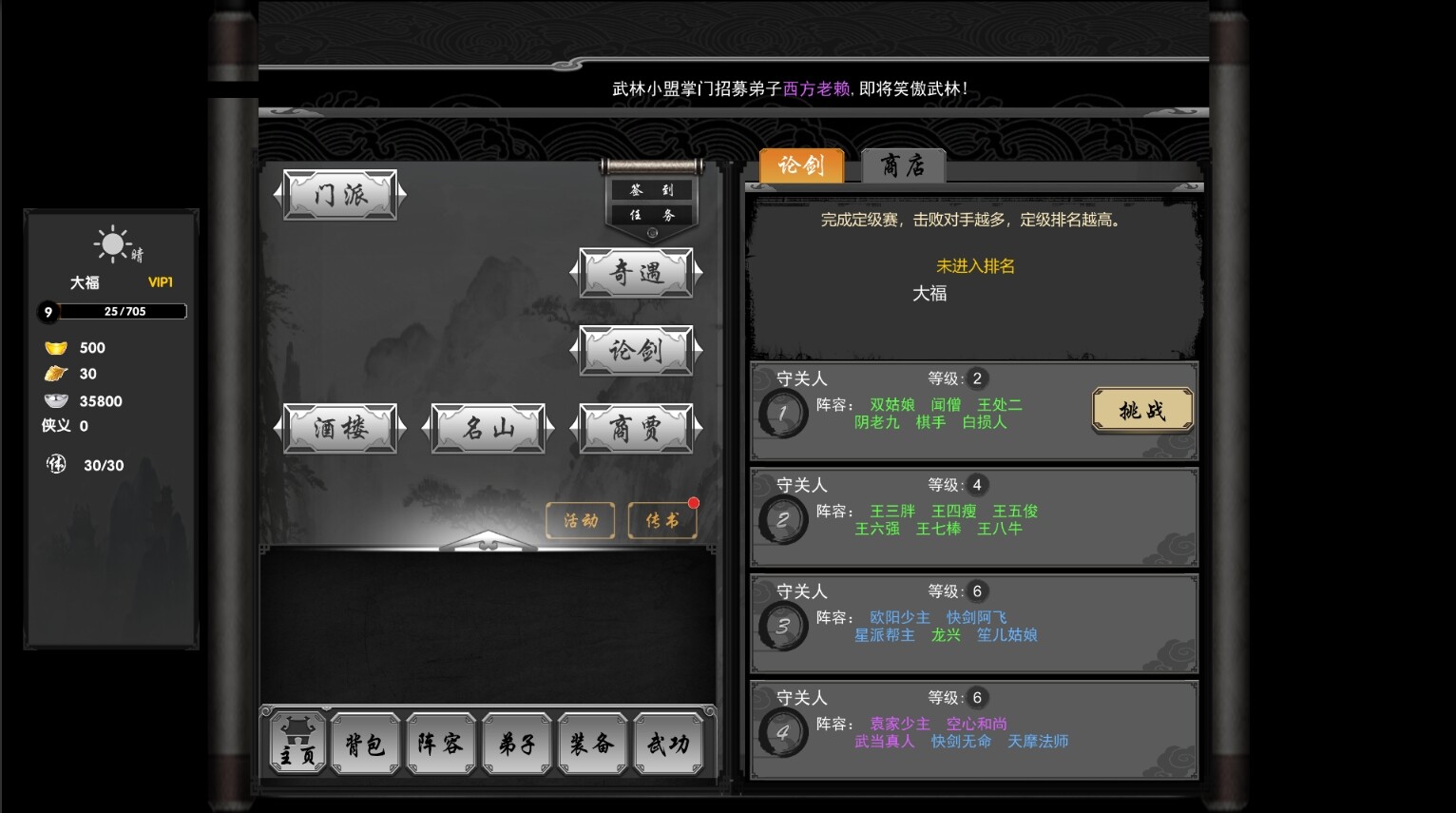Enter the 名山 (Famous Mountain) area
1456x813 pixels.
(487, 428)
